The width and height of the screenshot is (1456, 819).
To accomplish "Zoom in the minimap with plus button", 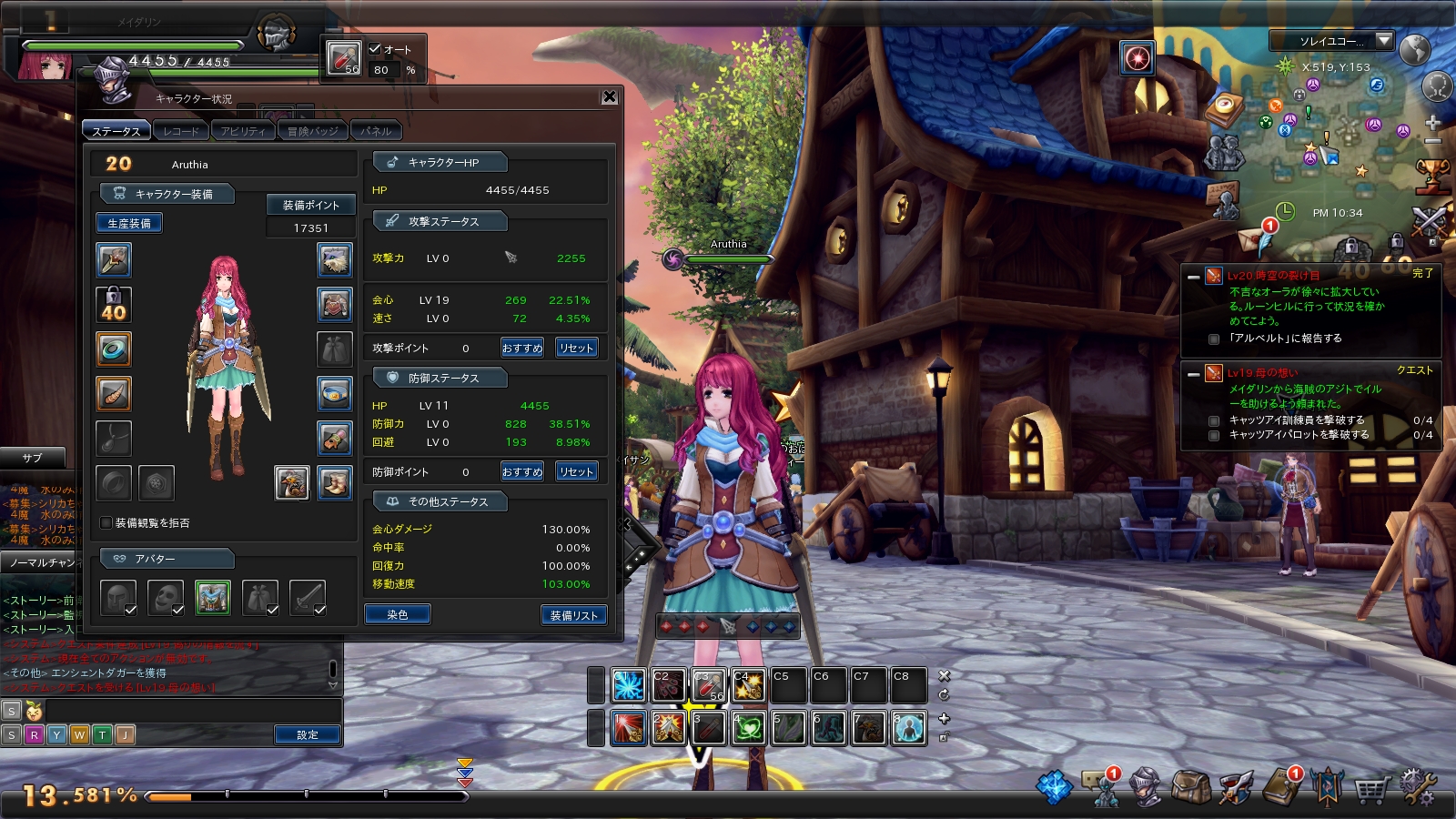I will (x=1432, y=123).
